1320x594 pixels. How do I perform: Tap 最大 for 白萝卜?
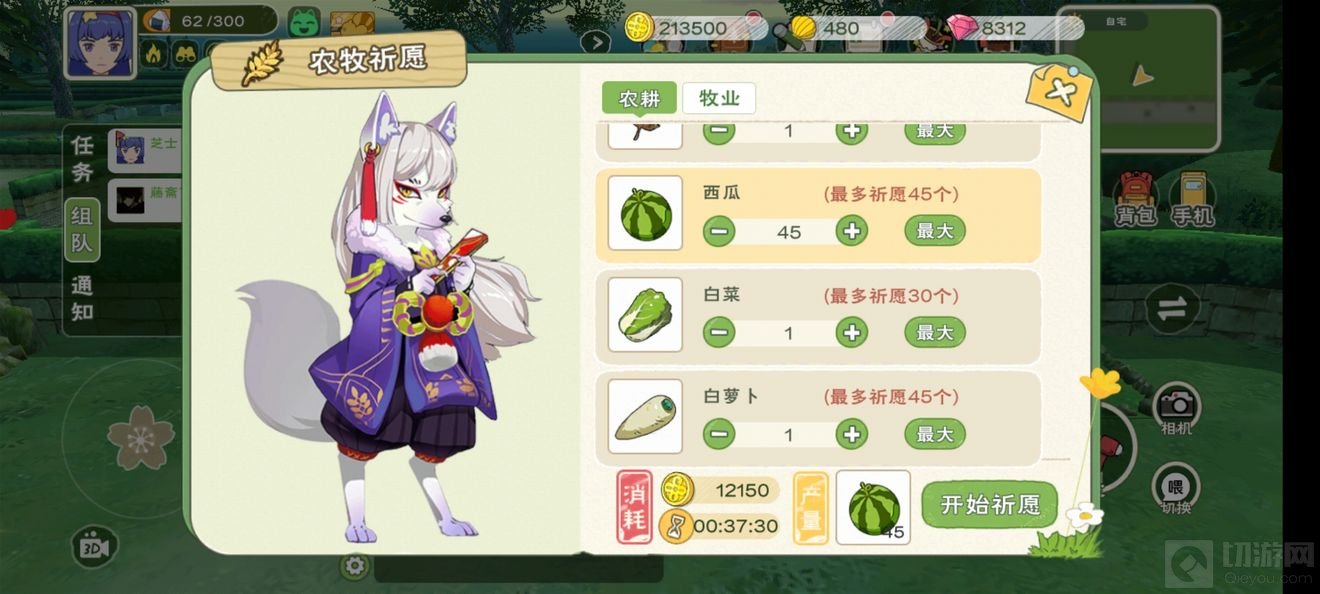934,434
